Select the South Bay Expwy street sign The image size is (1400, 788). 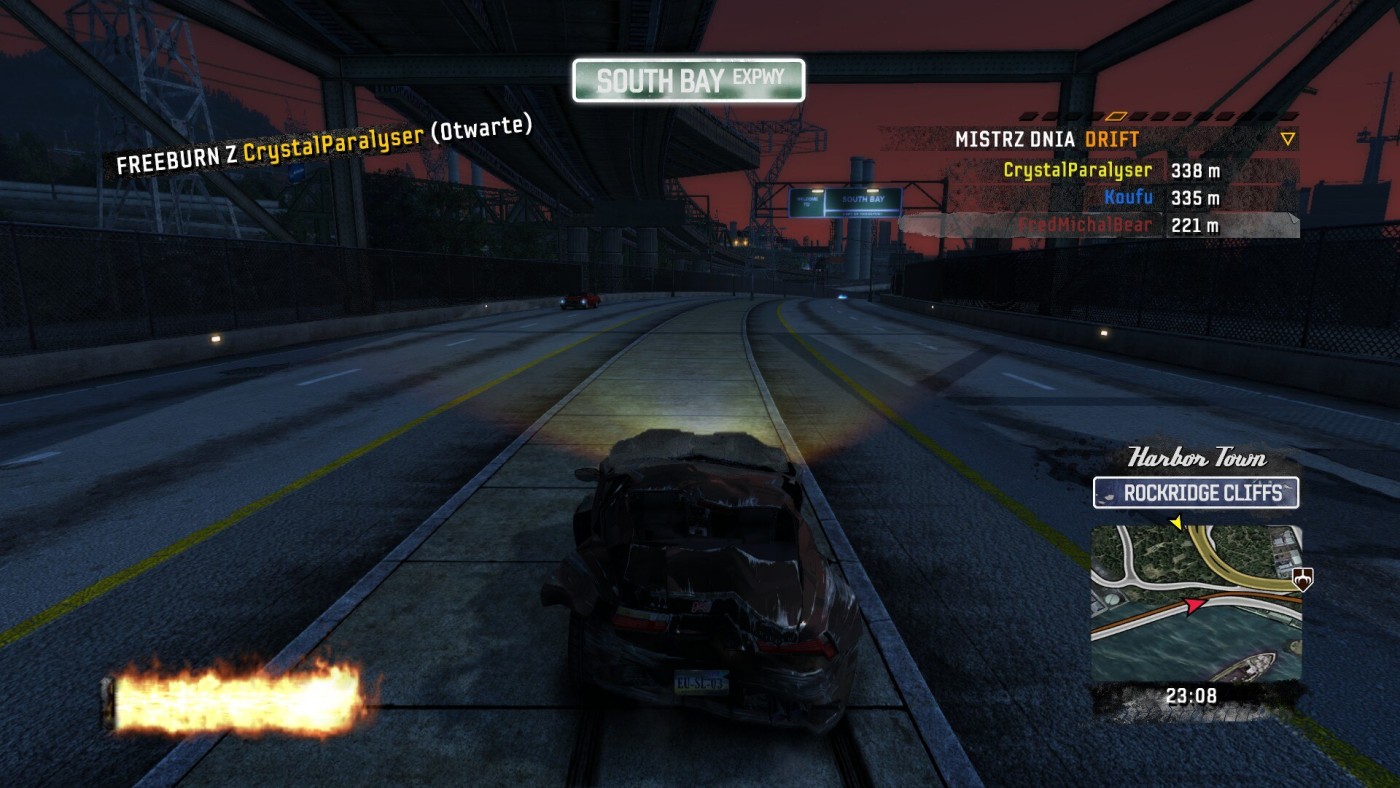tap(688, 80)
